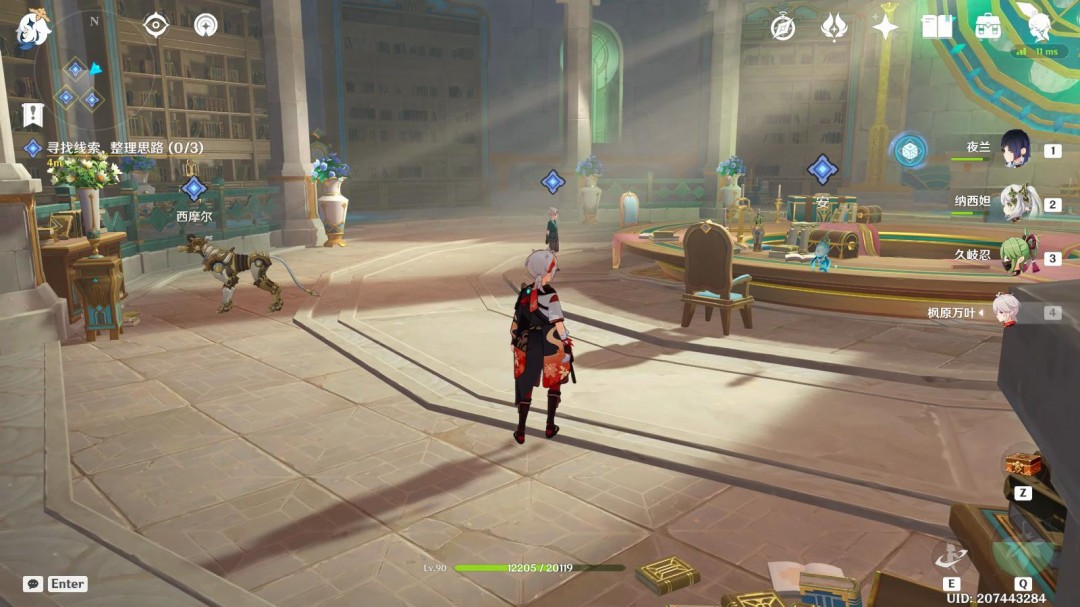Open the chat speech bubble
The height and width of the screenshot is (607, 1080).
(33, 584)
